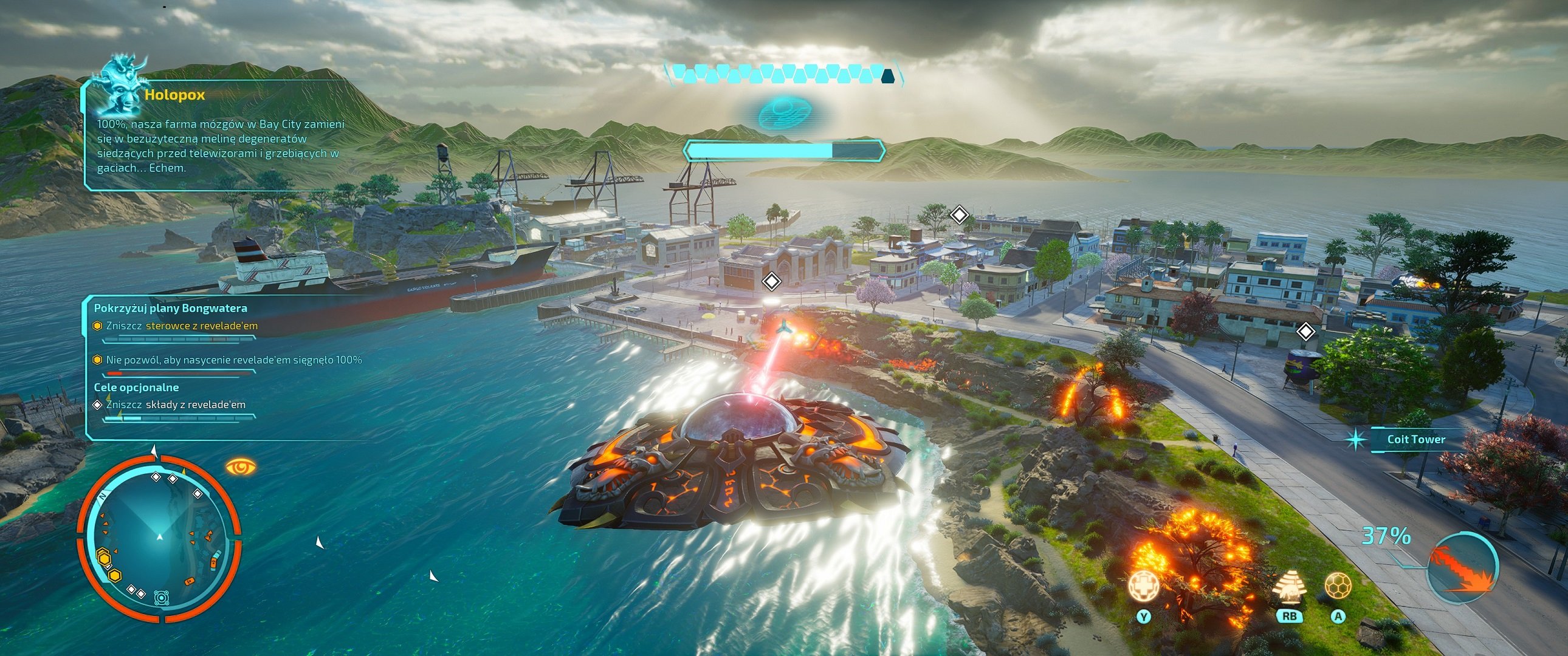
Task: Click the orange eye alert icon
Action: 241,467
